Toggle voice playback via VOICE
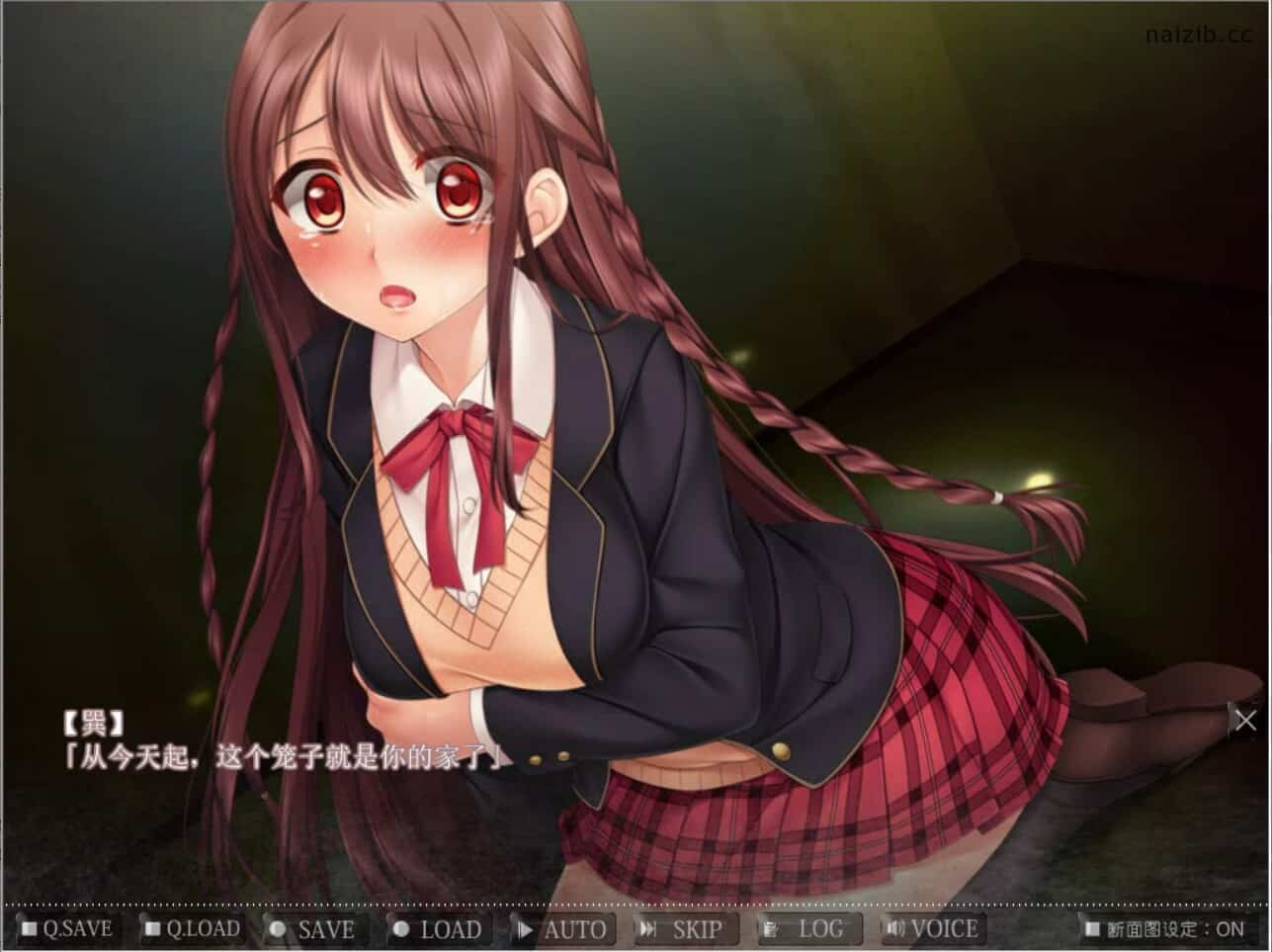 [x=934, y=929]
